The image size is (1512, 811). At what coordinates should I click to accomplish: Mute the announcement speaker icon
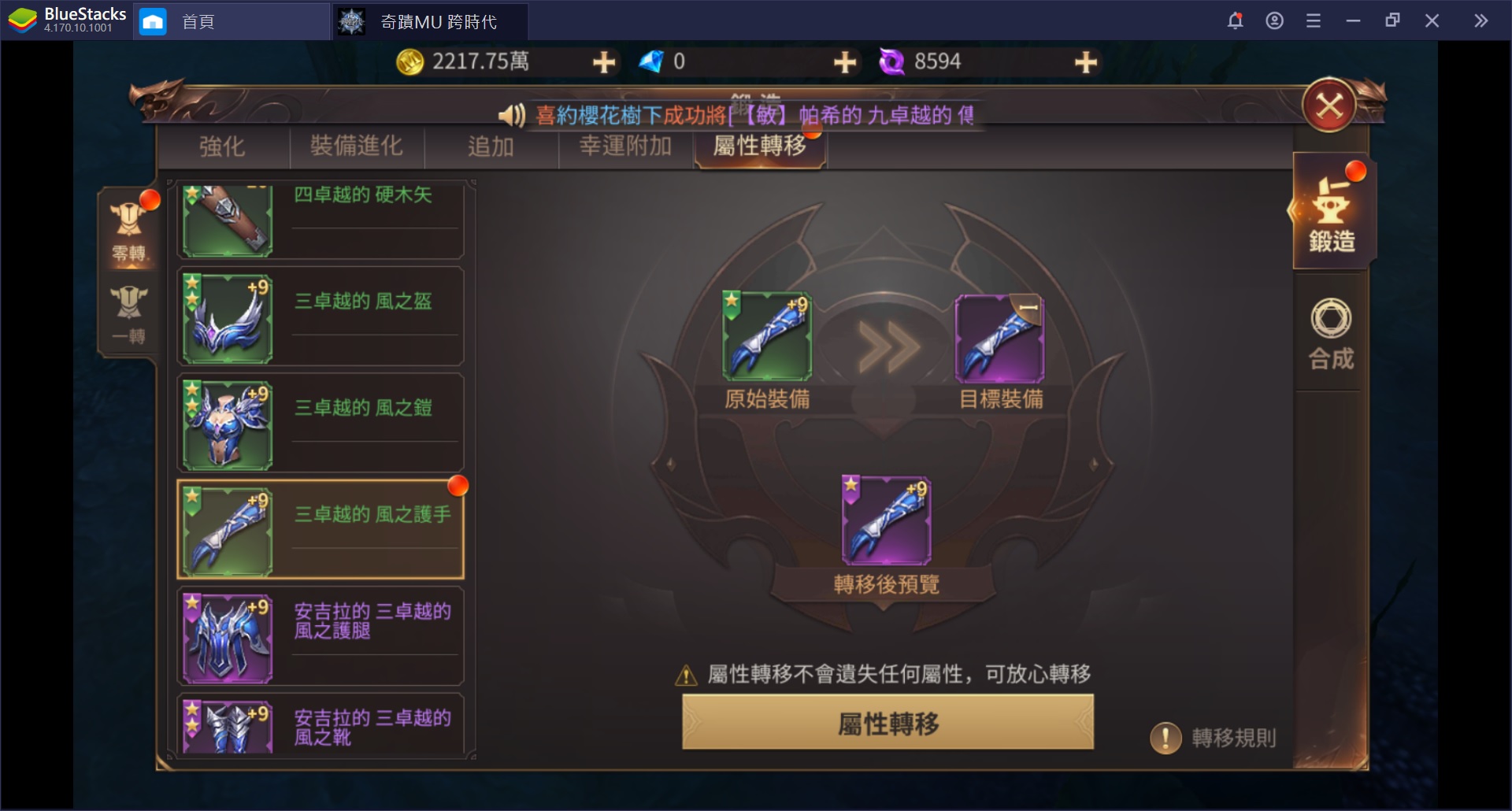click(510, 115)
